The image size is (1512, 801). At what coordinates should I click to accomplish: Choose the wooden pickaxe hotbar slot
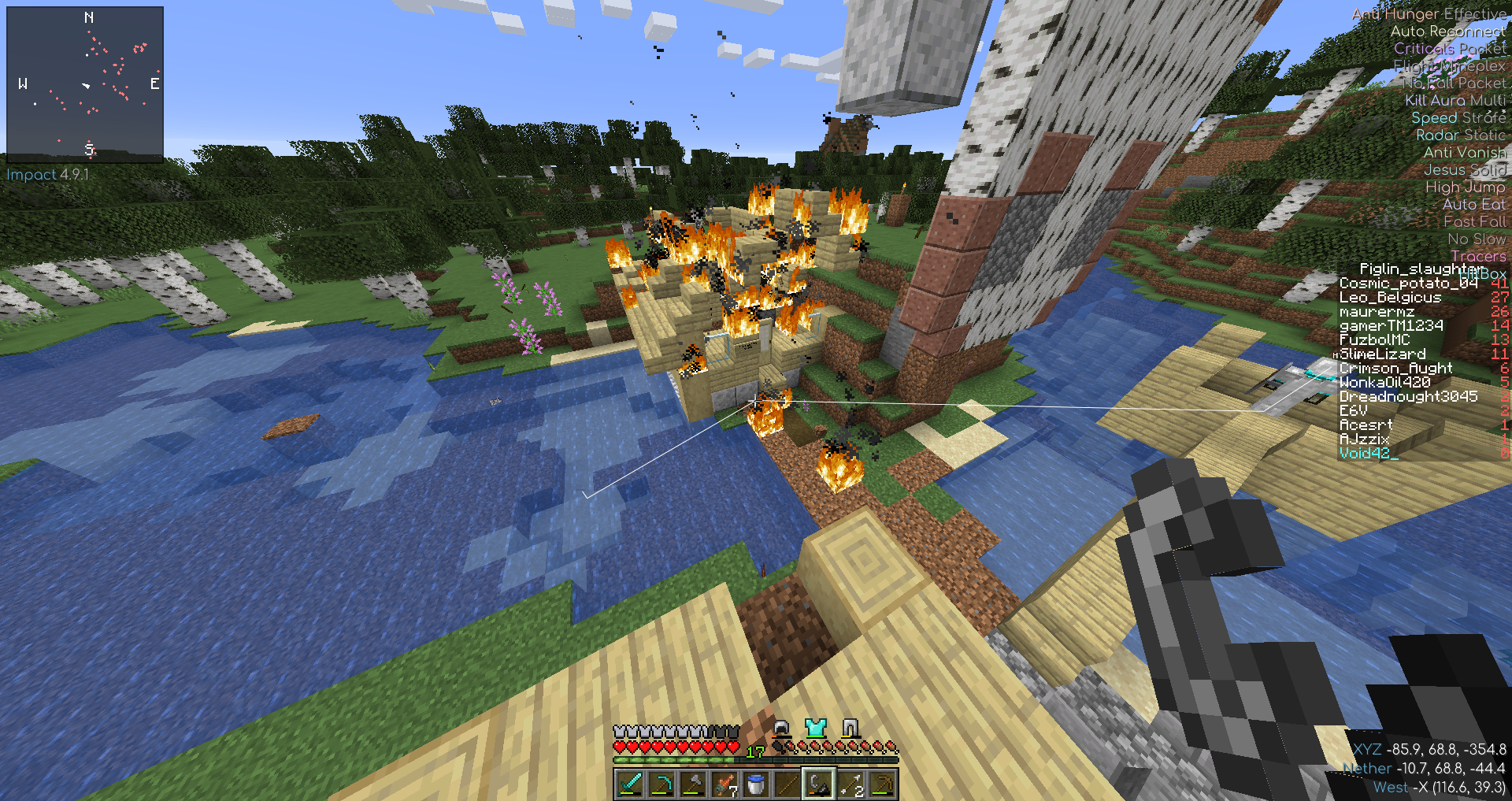(x=882, y=784)
